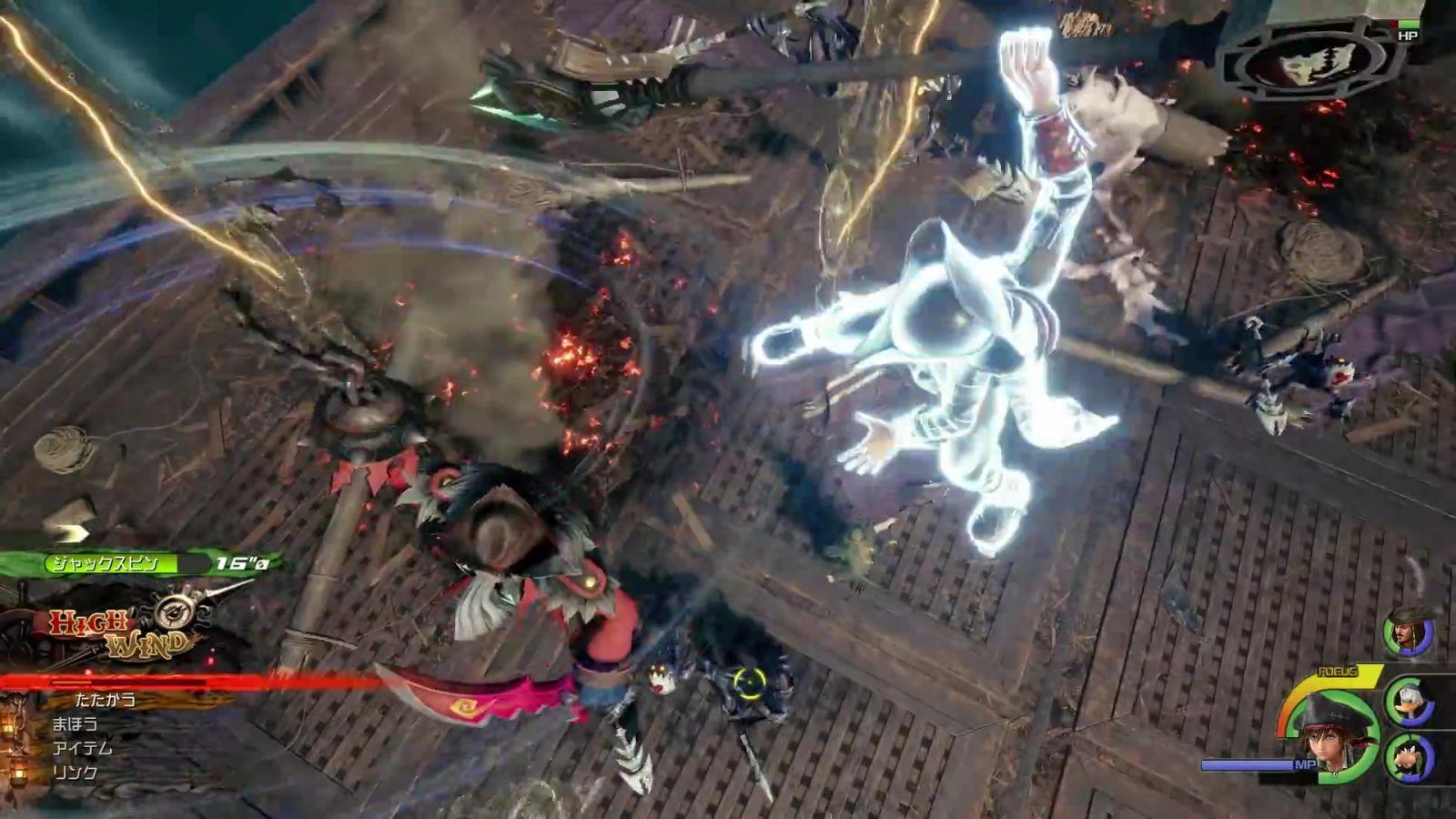The image size is (1456, 819).
Task: Open the リンク link command
Action: [x=75, y=773]
